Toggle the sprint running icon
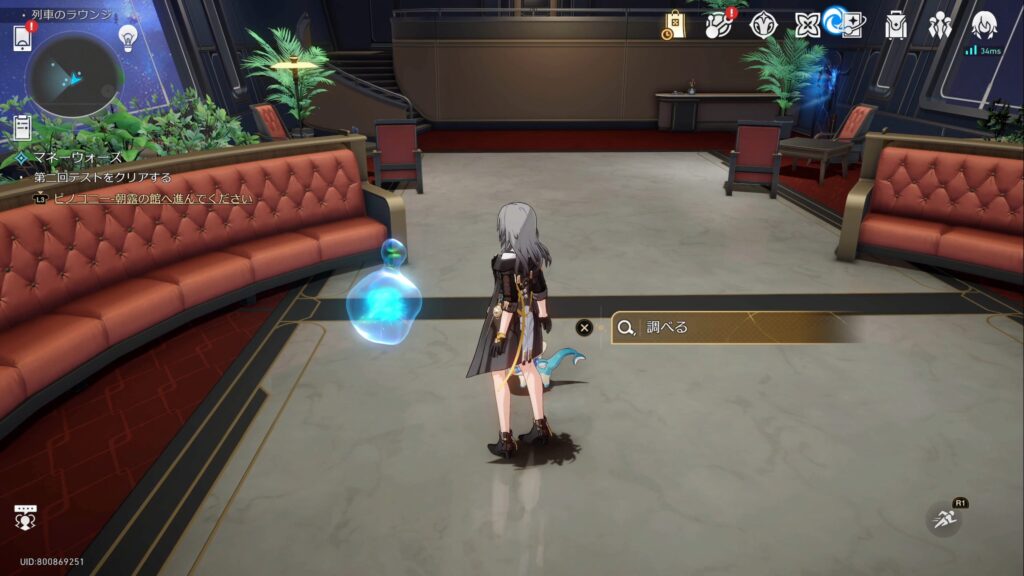Image resolution: width=1024 pixels, height=576 pixels. (x=944, y=519)
